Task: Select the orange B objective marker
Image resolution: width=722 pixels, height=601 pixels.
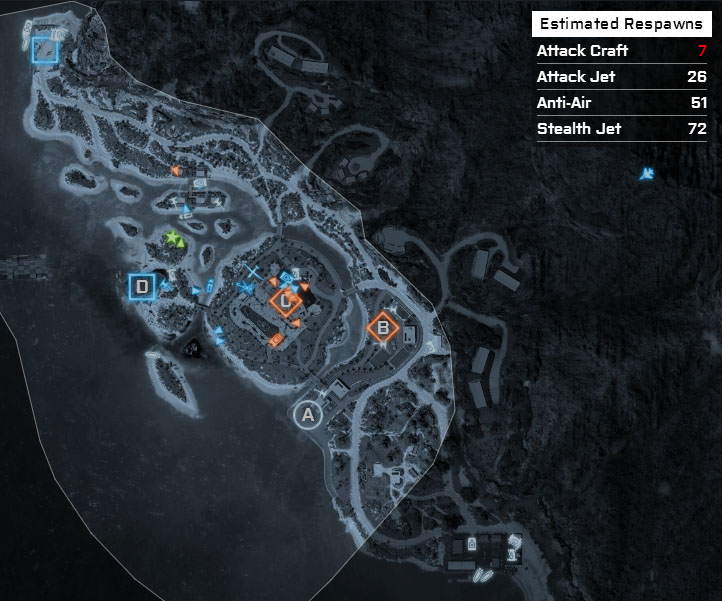Action: [x=382, y=328]
